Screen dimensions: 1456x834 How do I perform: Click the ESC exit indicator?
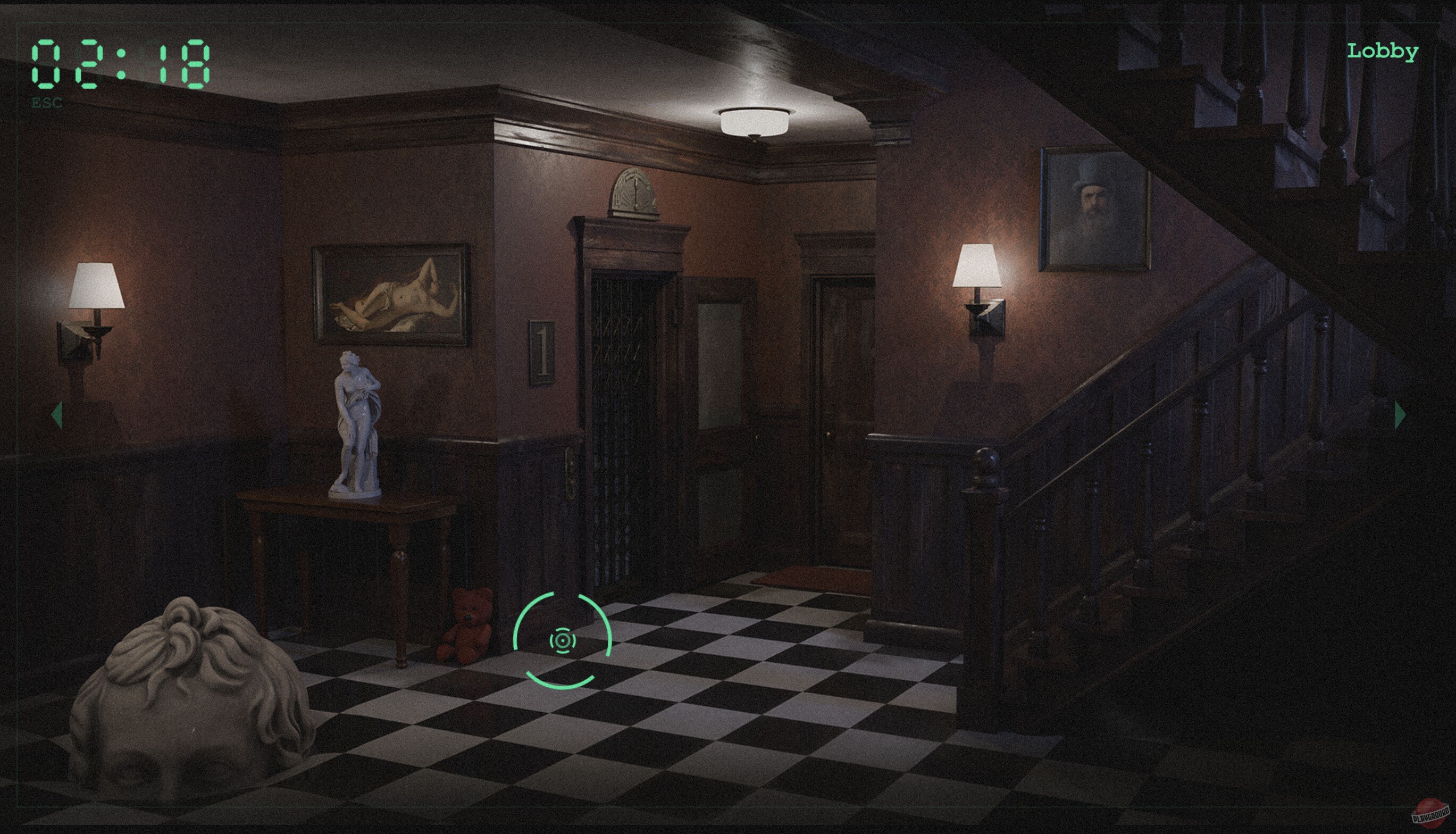point(47,104)
